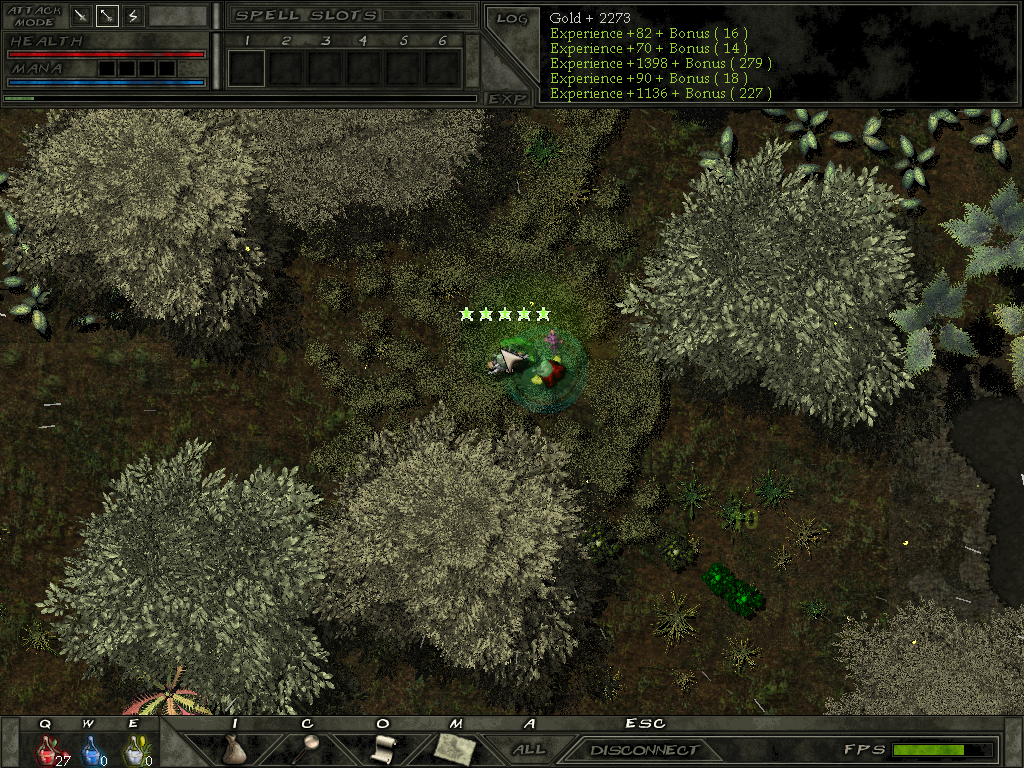Show the parchment map

(454, 749)
